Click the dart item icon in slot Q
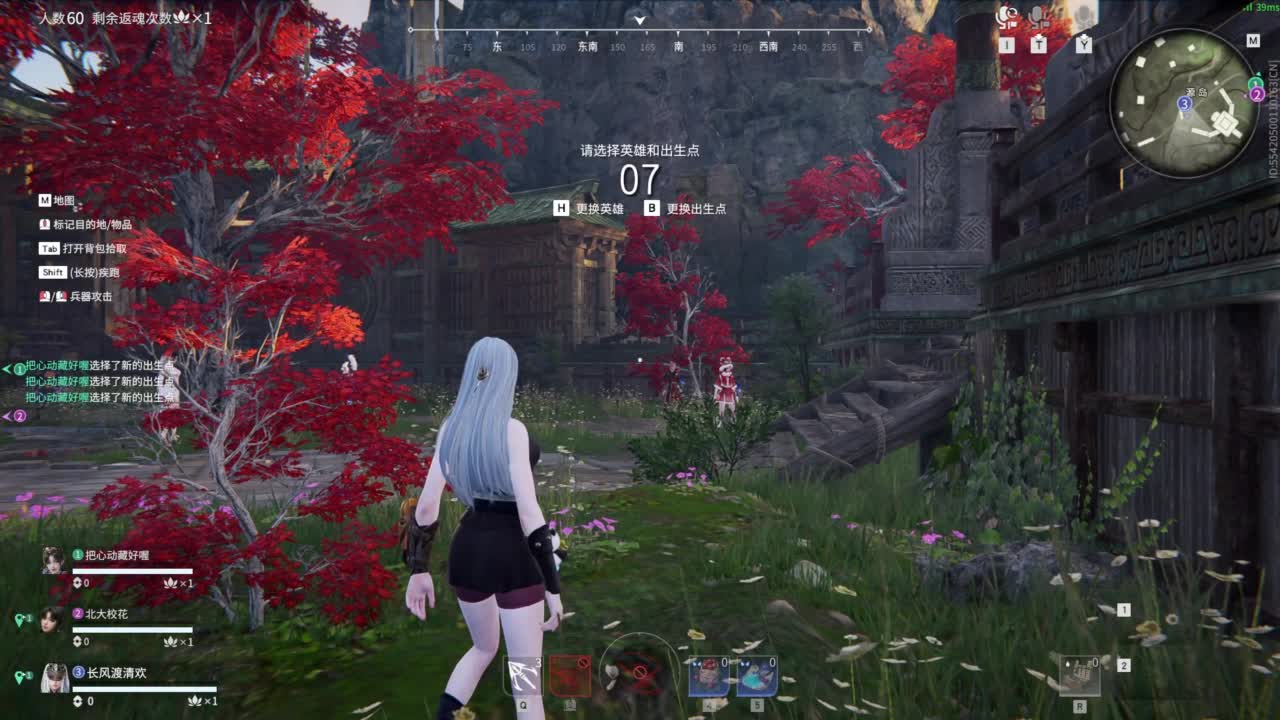Screen dimensions: 1280x720 click(521, 674)
